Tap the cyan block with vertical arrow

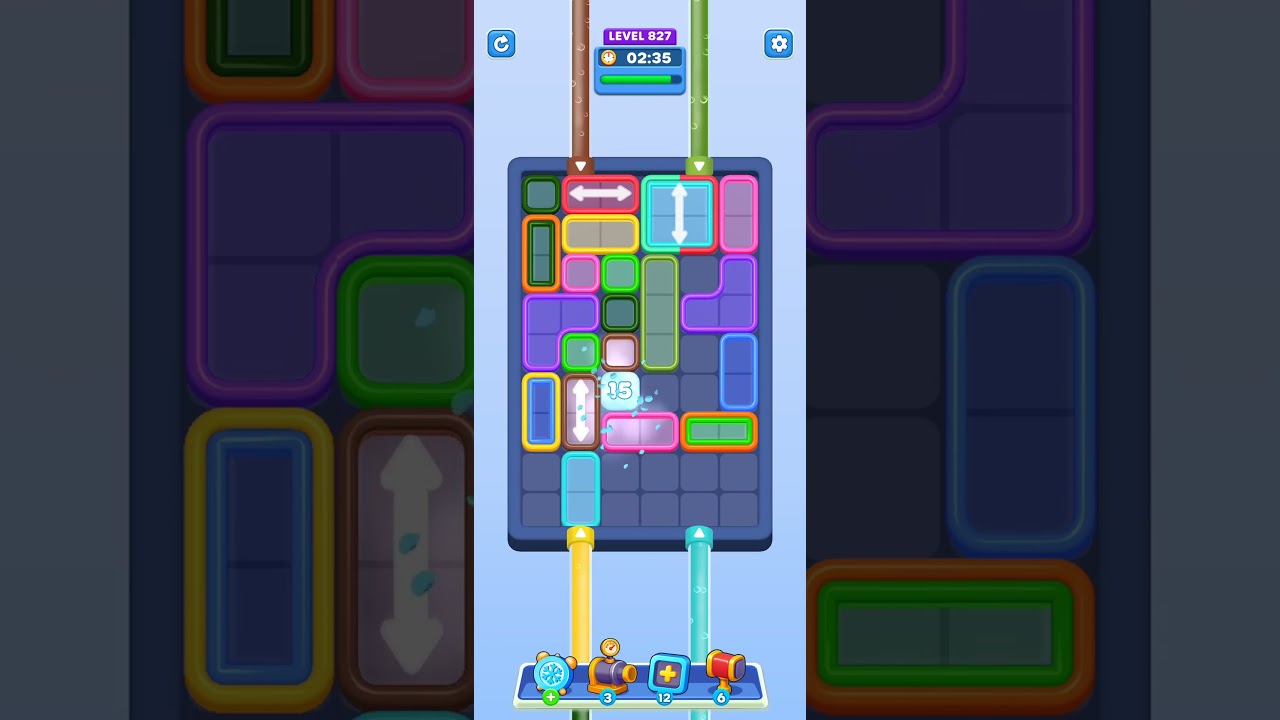[x=680, y=212]
